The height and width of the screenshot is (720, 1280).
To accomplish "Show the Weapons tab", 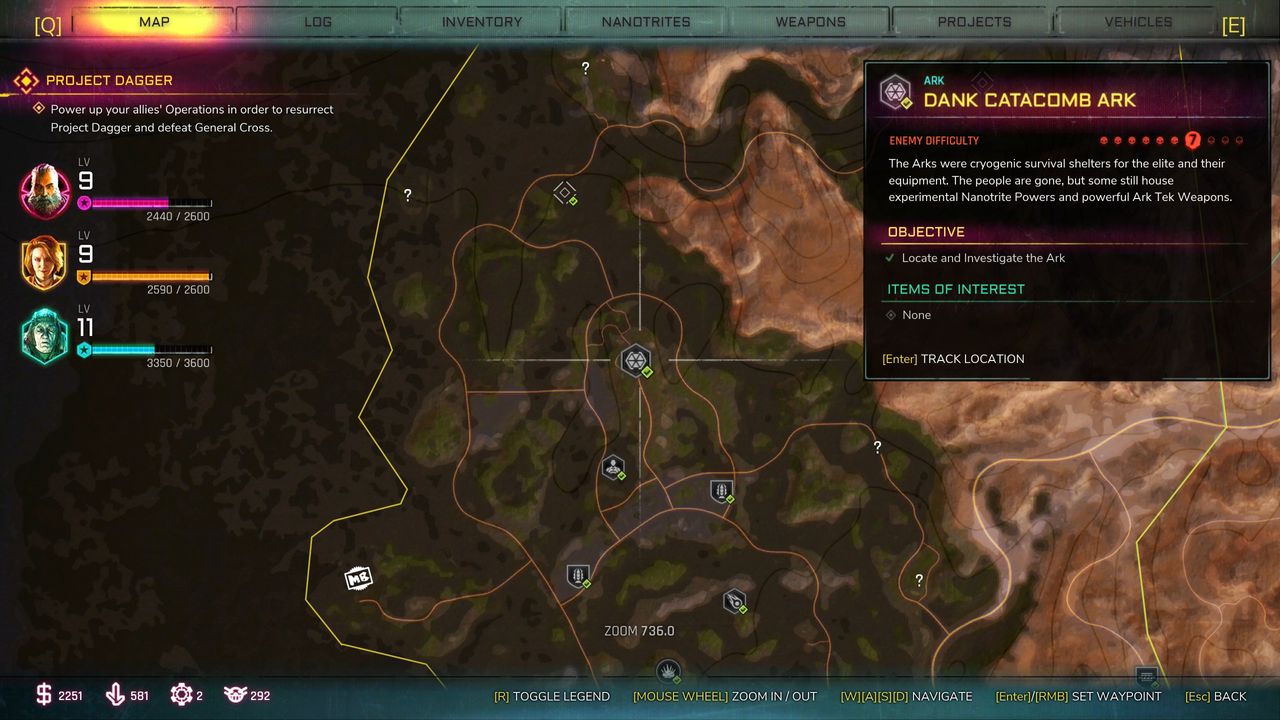I will point(810,21).
